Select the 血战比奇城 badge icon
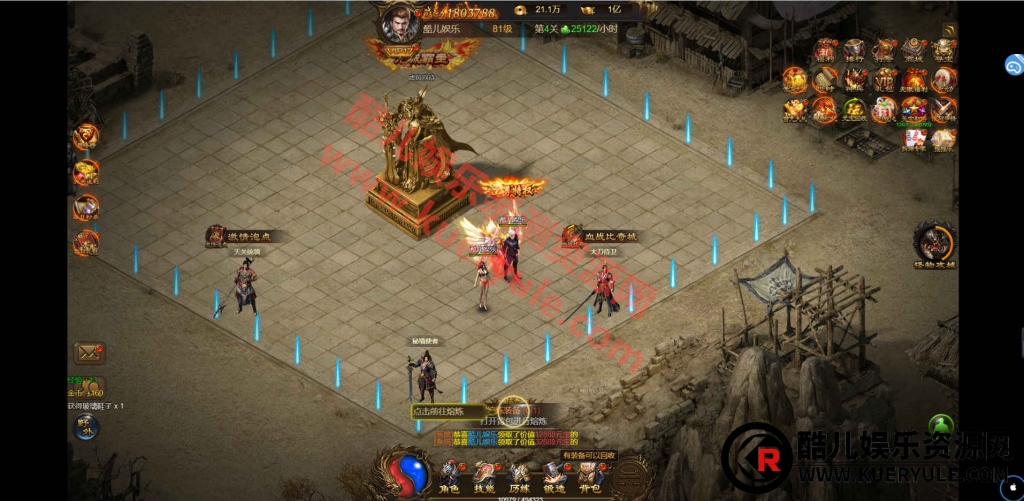 coord(572,236)
